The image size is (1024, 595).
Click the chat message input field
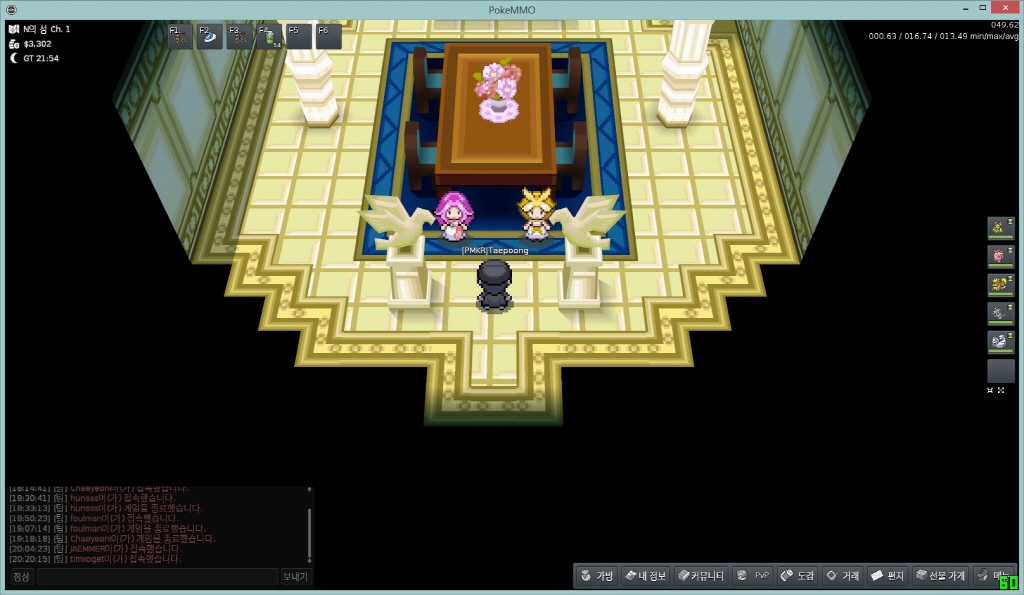coord(157,577)
